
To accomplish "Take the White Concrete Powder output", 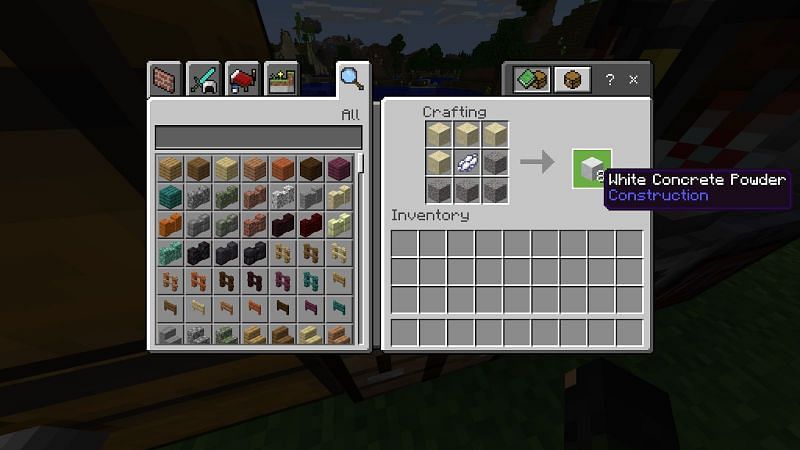I will point(591,166).
